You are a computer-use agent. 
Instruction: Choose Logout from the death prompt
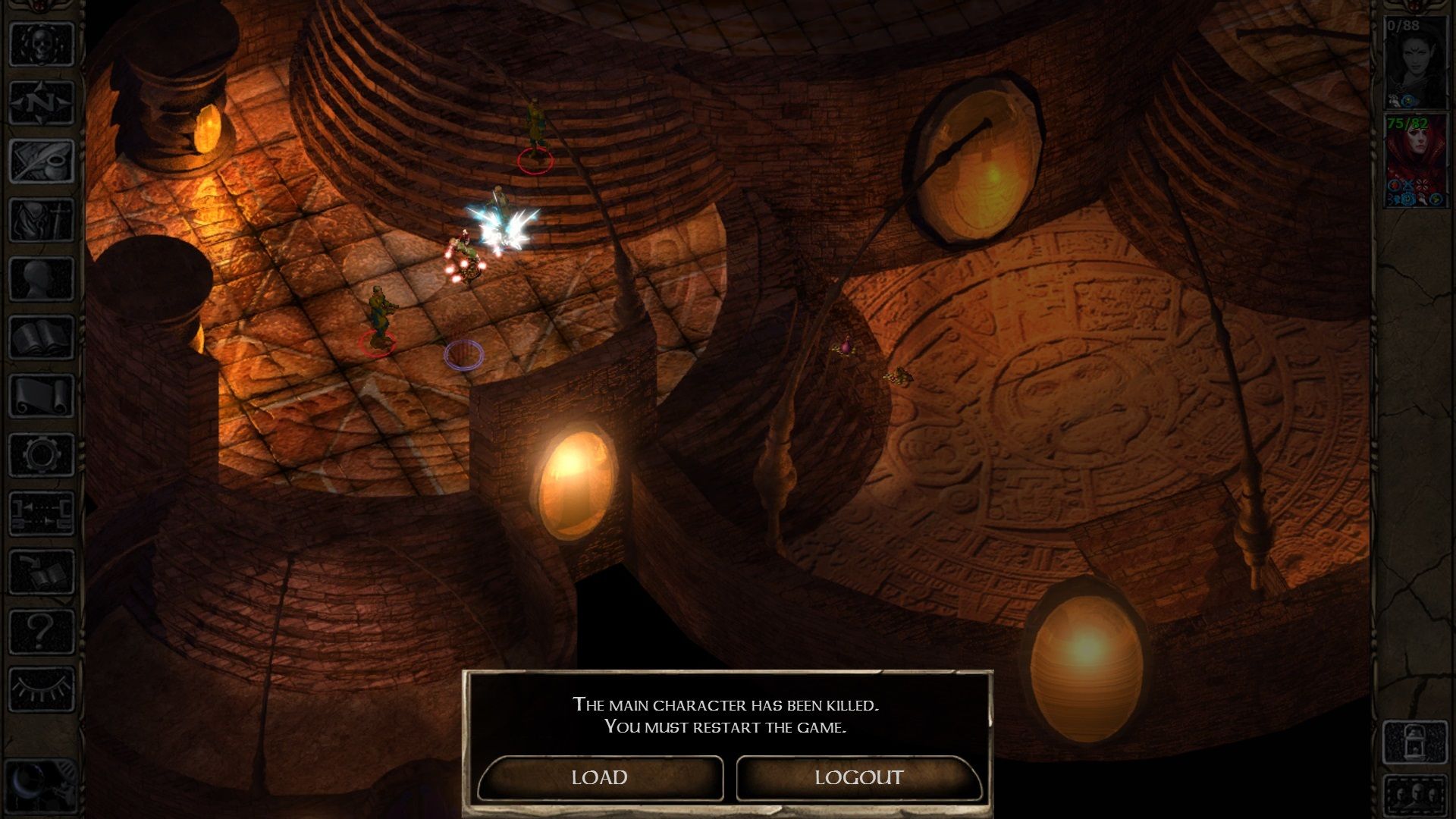(x=858, y=777)
